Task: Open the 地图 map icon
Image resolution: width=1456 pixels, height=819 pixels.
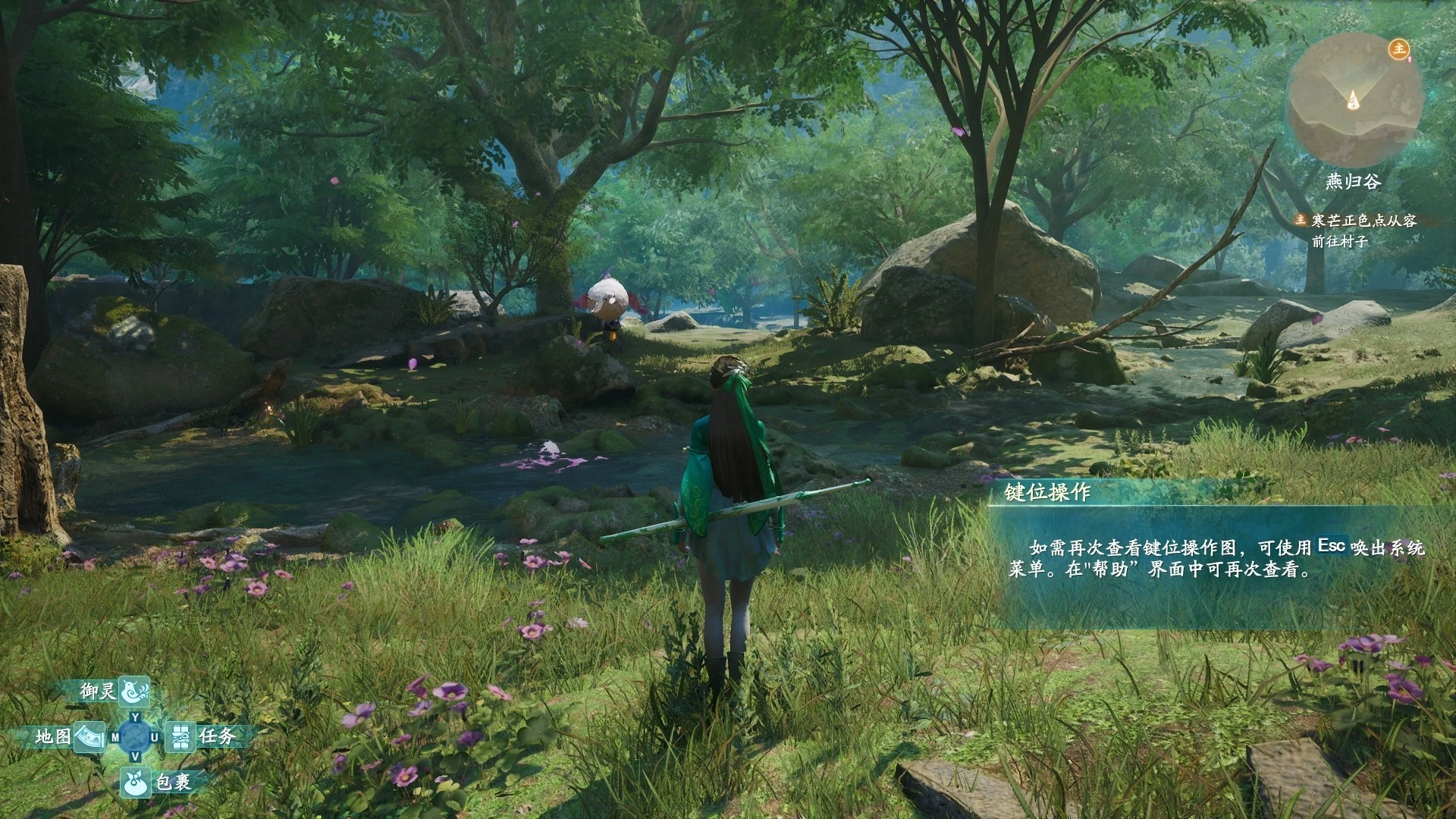Action: tap(89, 736)
